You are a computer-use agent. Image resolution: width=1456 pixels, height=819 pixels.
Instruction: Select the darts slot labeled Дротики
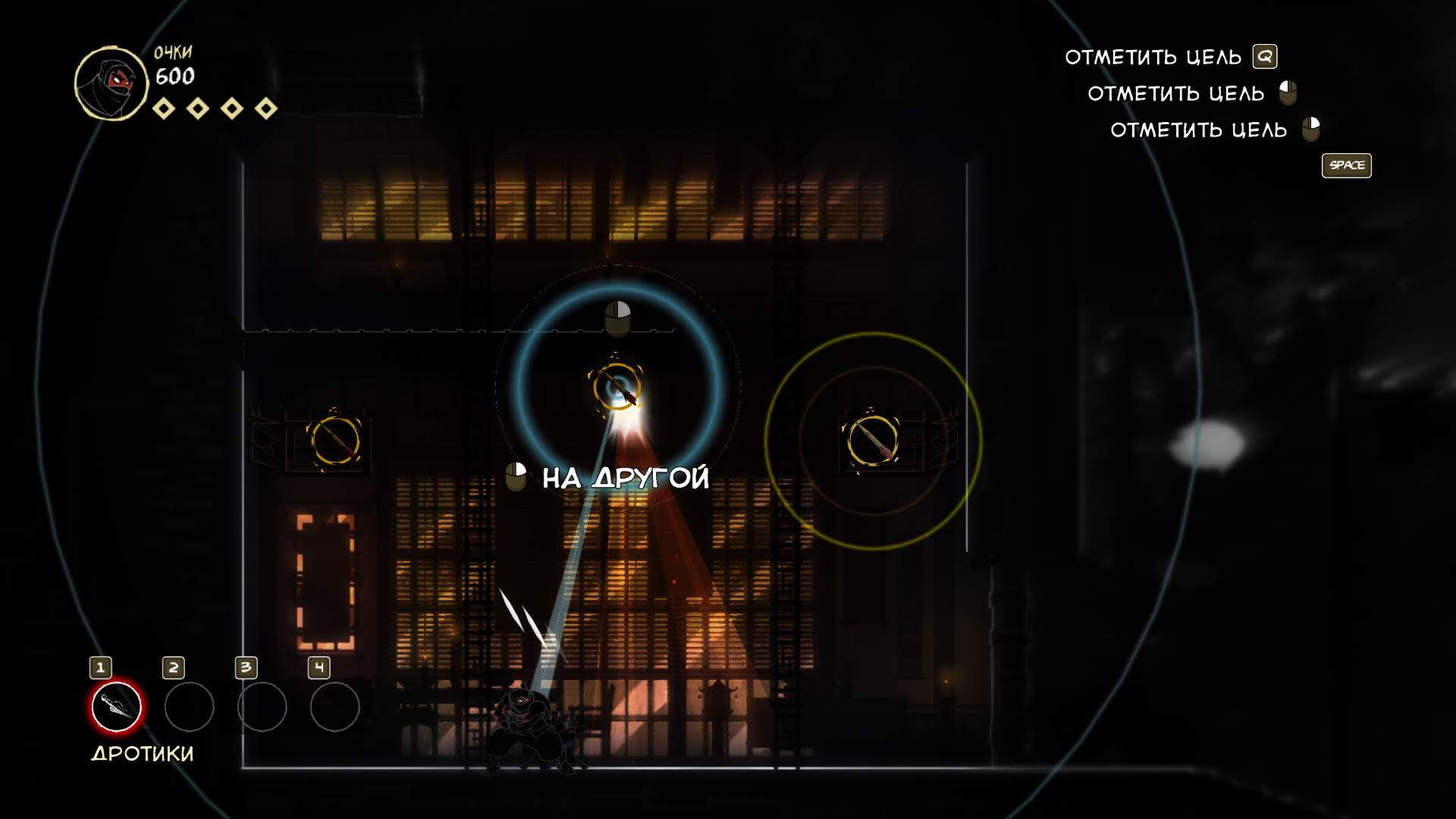click(116, 707)
